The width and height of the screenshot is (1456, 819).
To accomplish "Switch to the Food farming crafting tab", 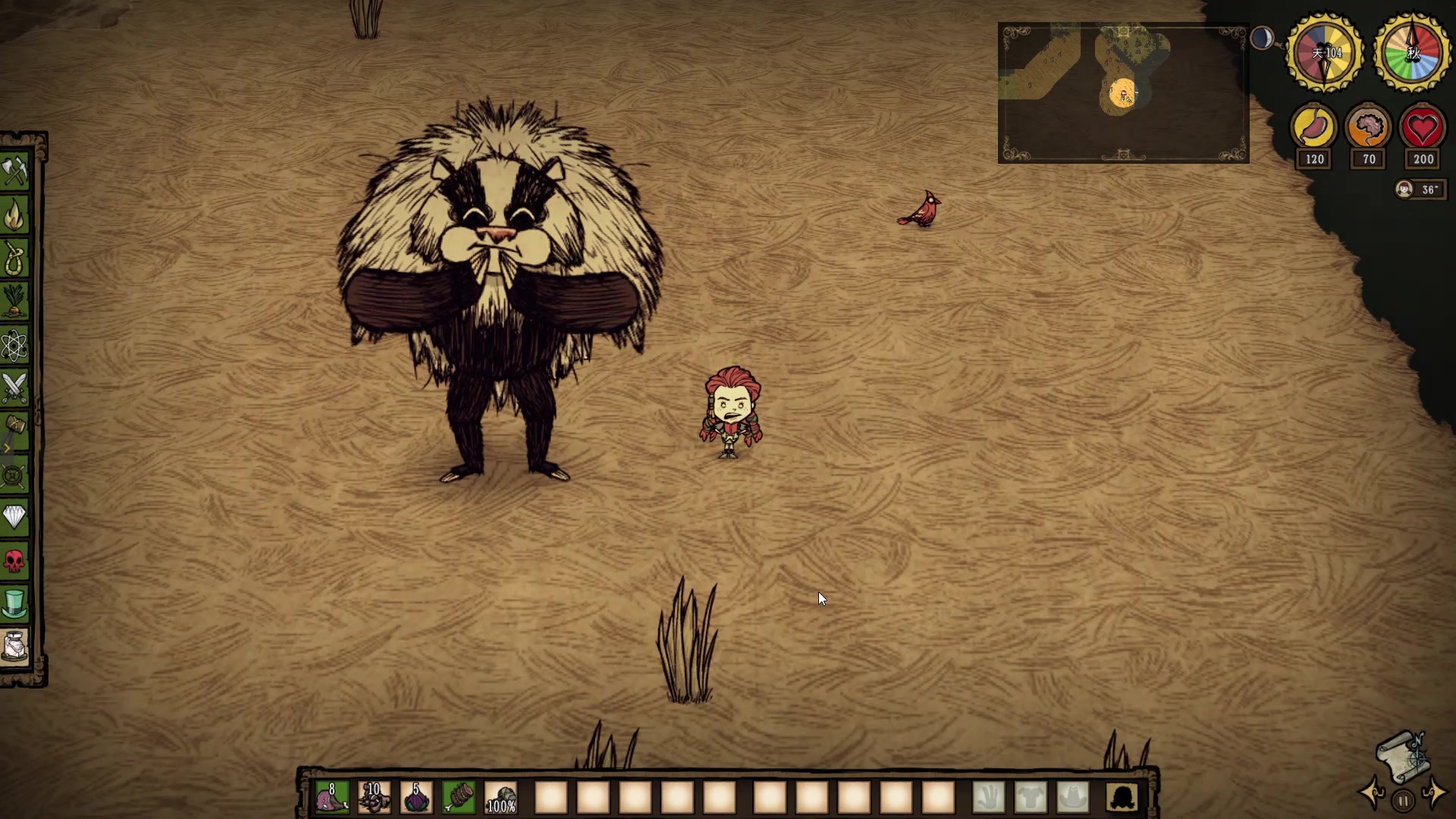I will tap(14, 301).
